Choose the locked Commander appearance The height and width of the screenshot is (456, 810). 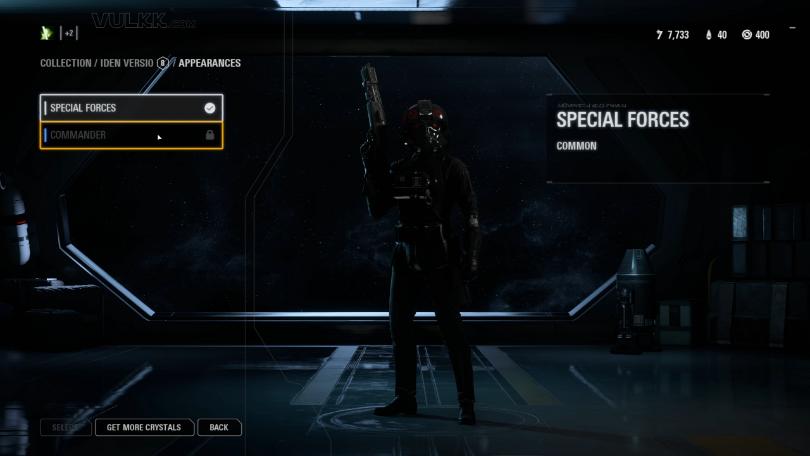130,135
